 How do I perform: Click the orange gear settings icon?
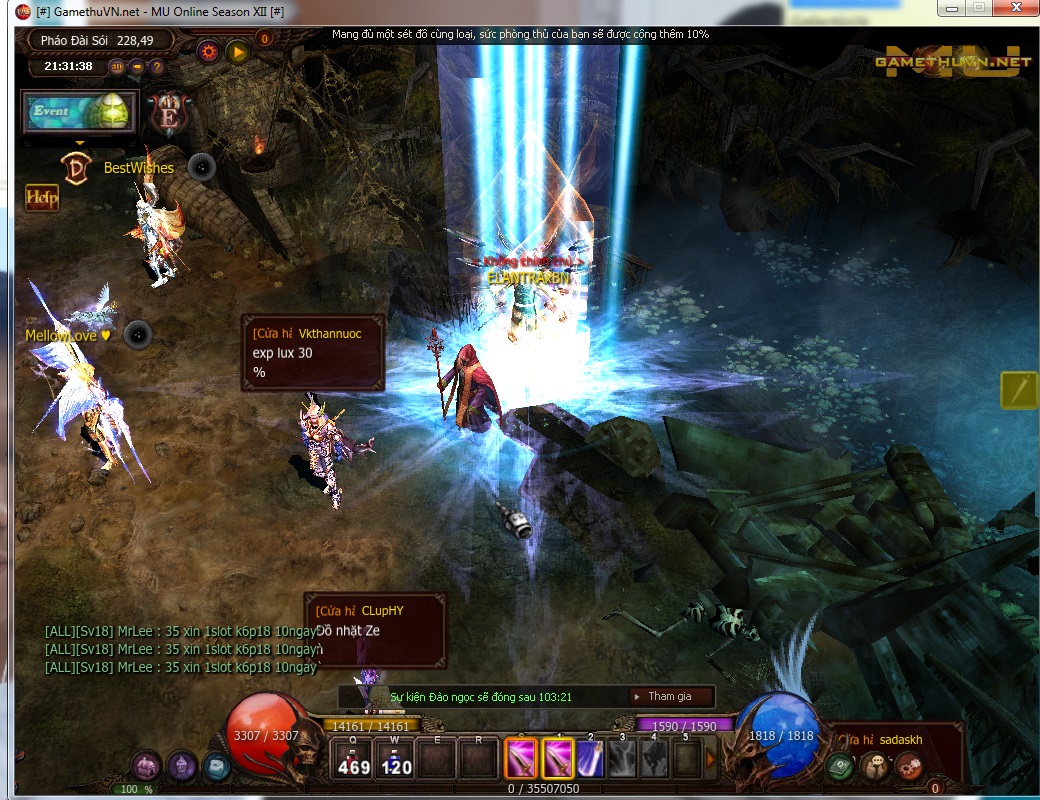209,51
